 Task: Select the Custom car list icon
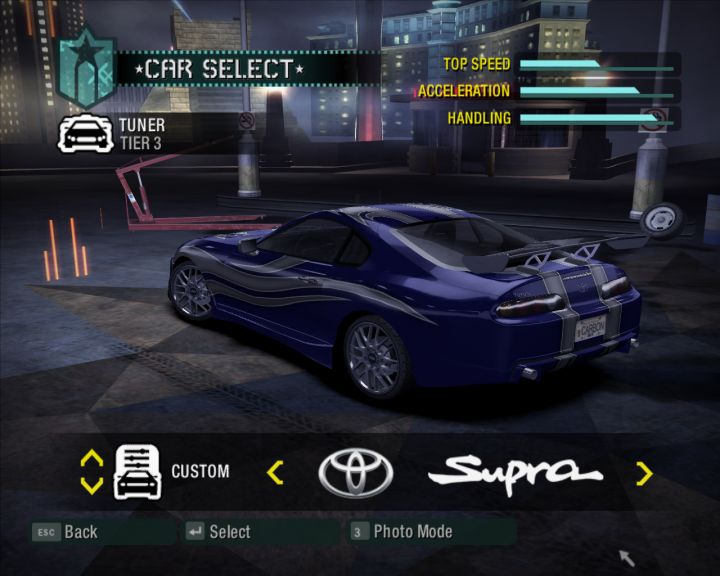[138, 471]
